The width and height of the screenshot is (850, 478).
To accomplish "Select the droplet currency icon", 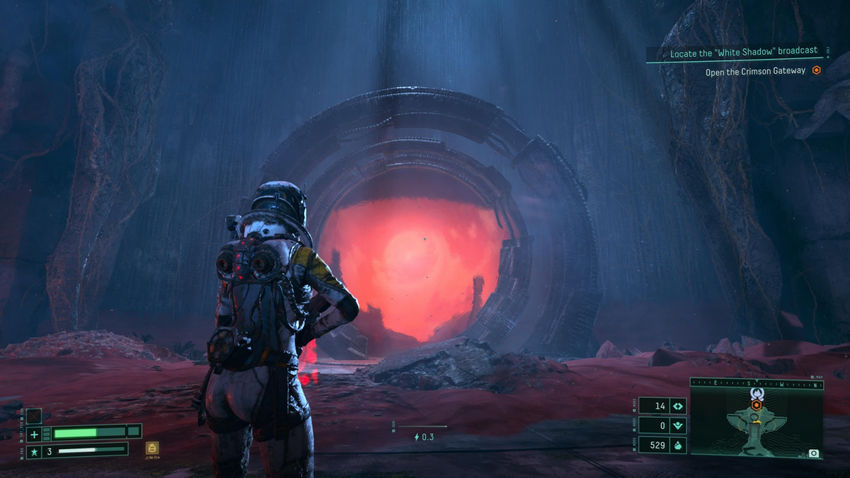I will (x=678, y=444).
